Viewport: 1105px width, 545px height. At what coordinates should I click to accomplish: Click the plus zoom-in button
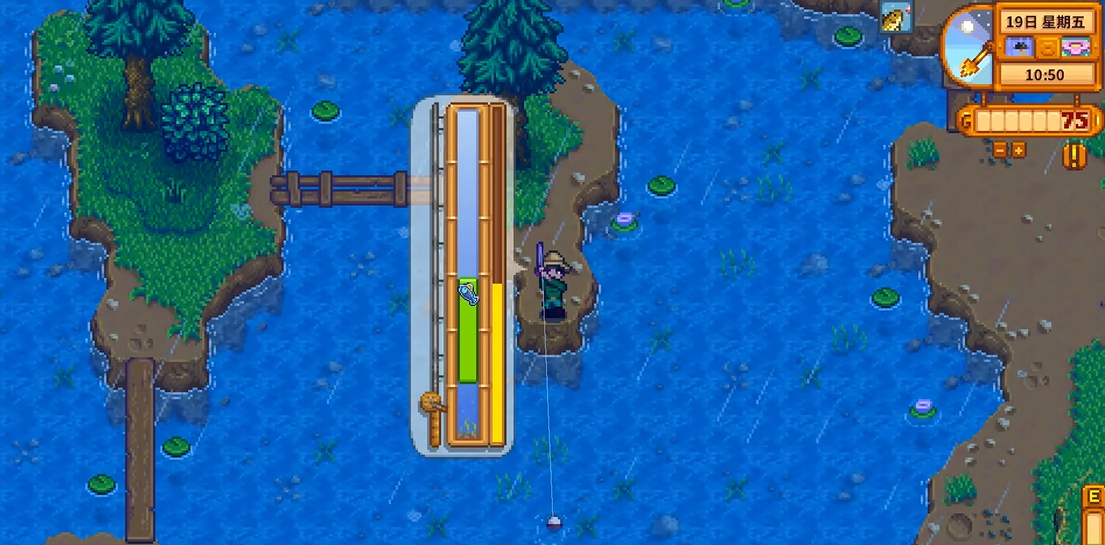tap(1018, 149)
